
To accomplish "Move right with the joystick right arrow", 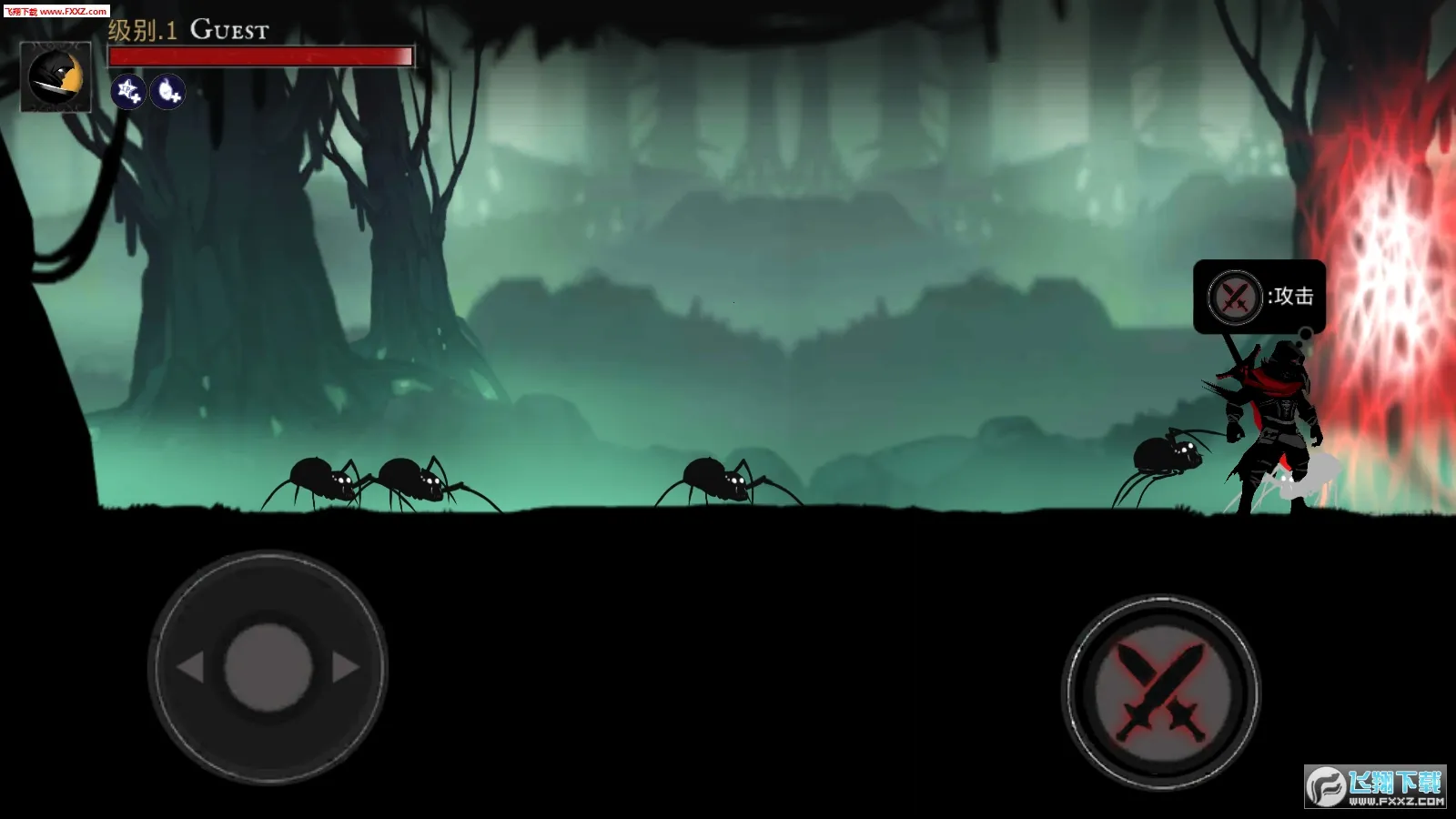I will 346,667.
